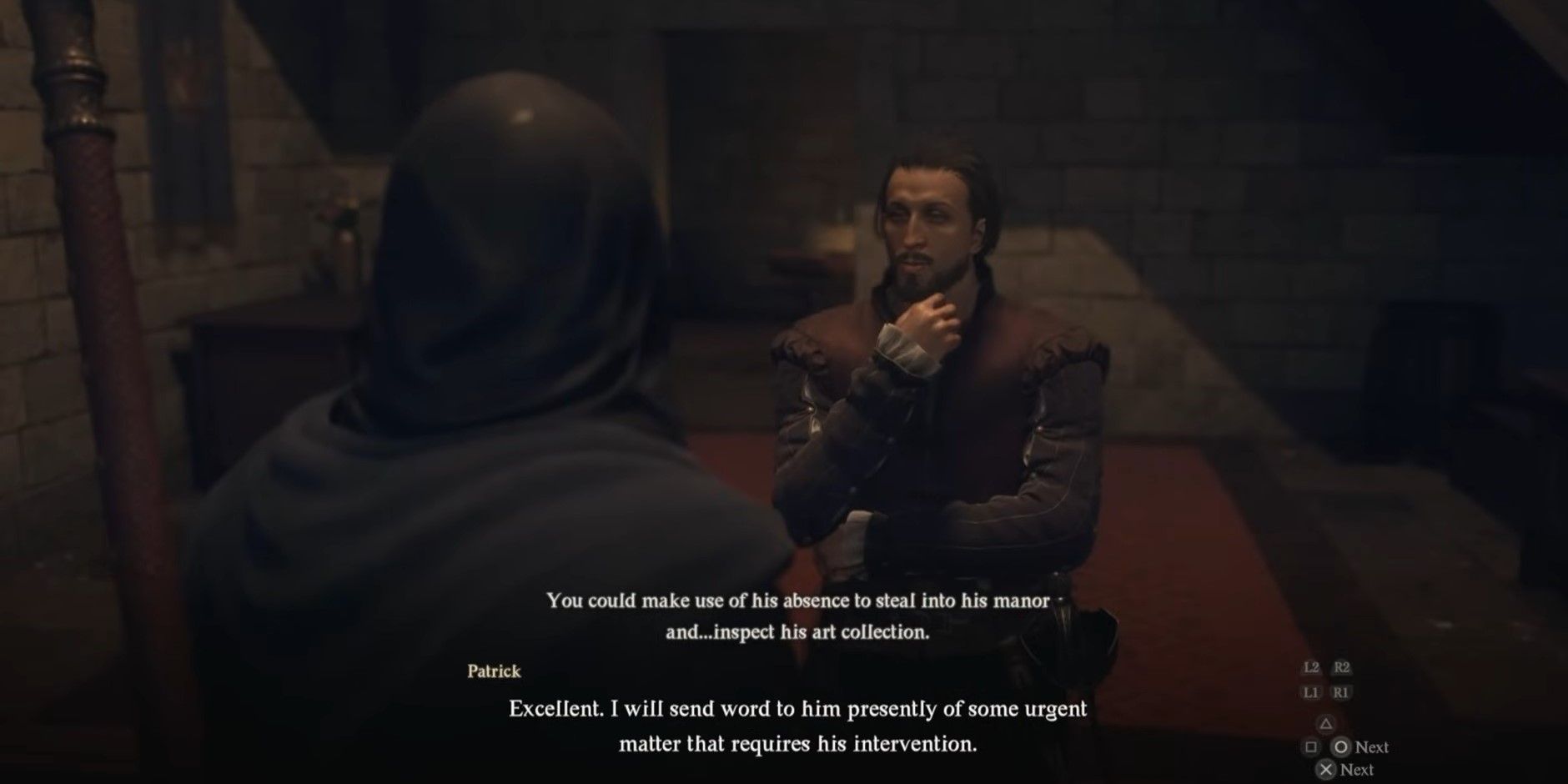Select the L1 bumper prompt icon
1568x784 pixels.
(1312, 692)
